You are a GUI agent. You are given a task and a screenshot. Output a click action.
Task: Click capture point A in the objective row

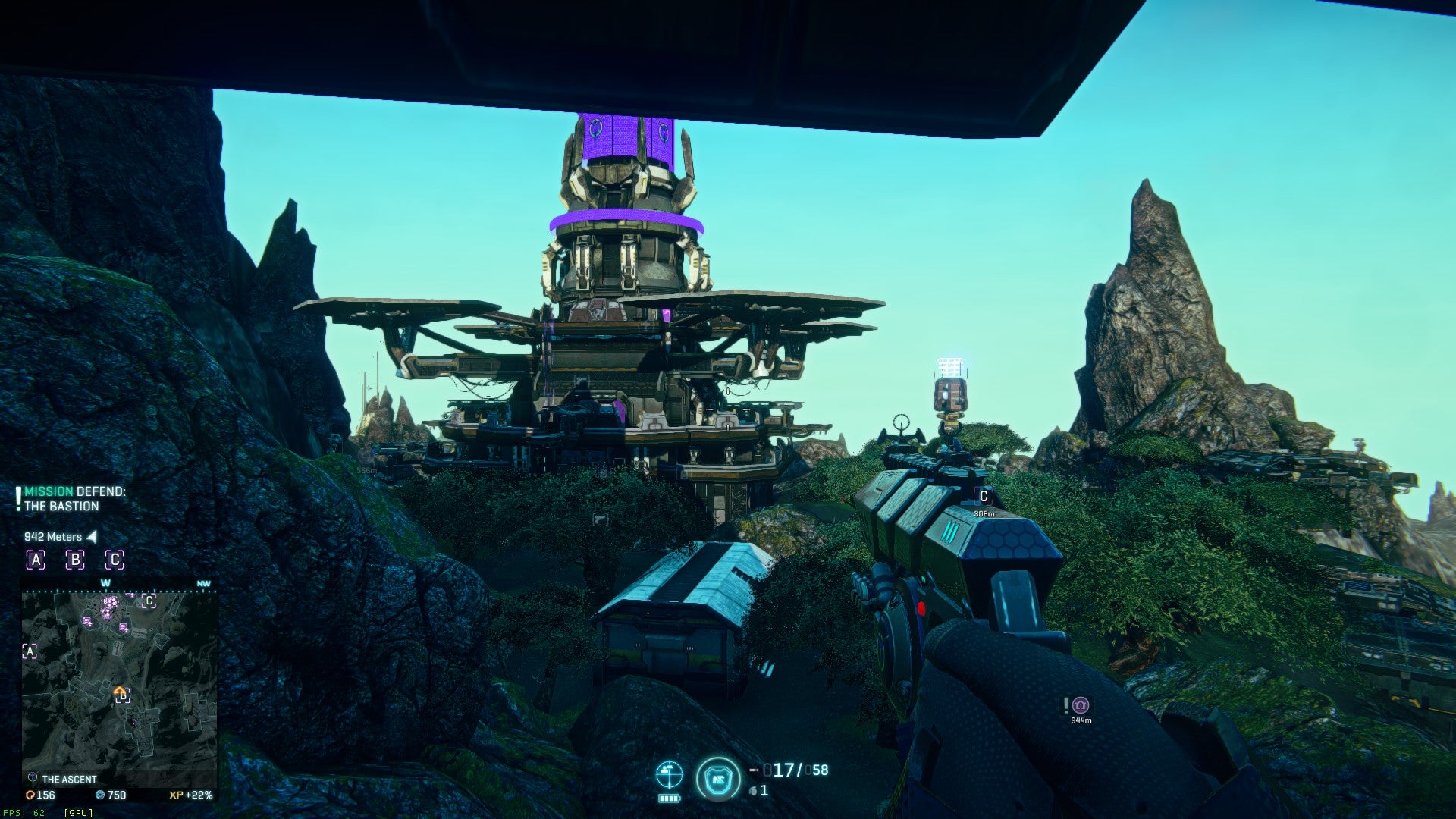coord(36,560)
